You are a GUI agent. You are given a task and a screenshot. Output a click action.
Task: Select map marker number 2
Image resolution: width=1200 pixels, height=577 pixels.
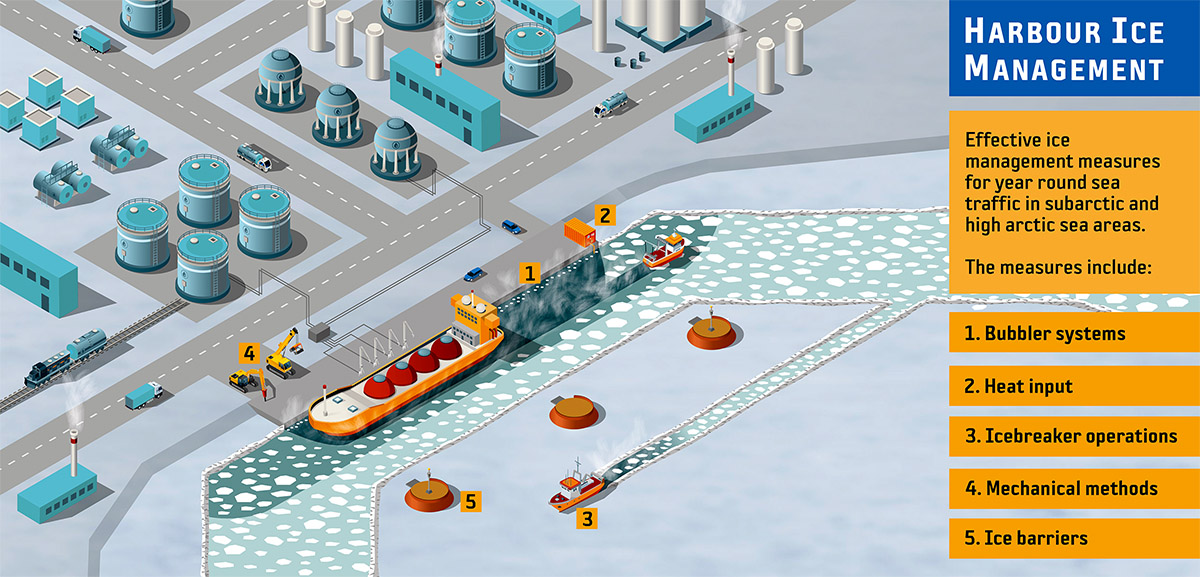pos(603,214)
